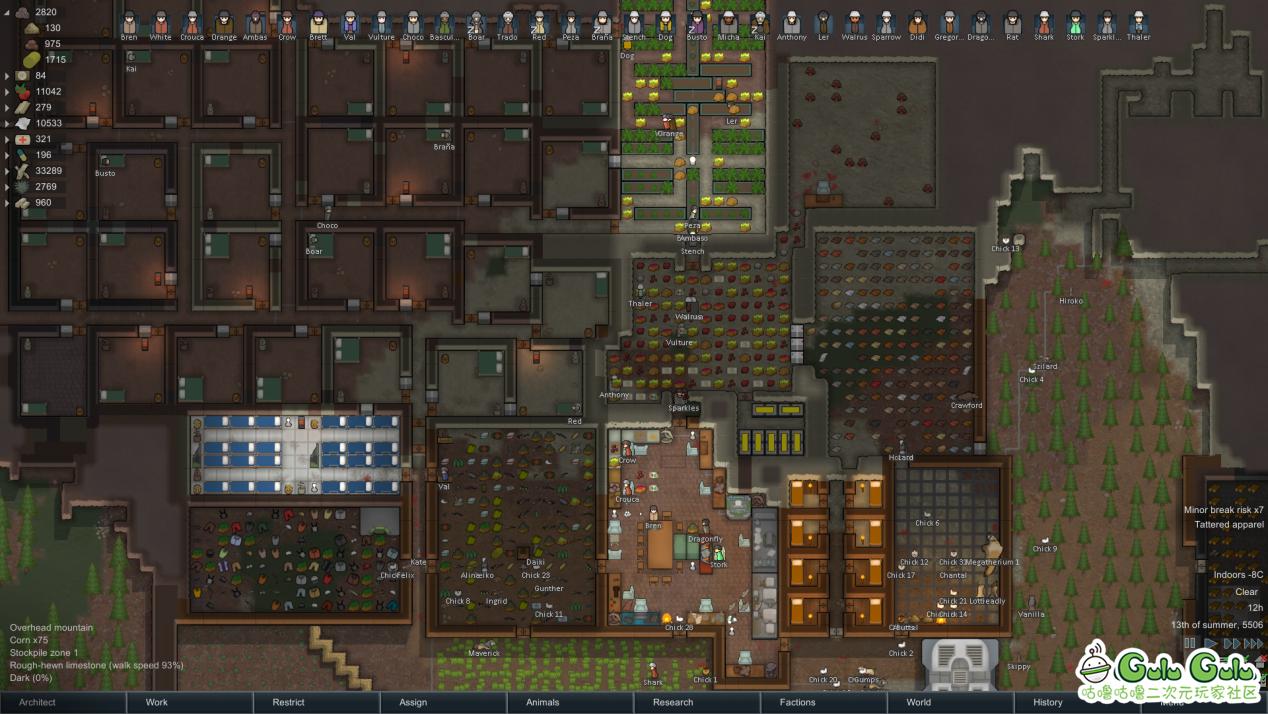Open the Tattered apparel alert

click(x=1229, y=525)
